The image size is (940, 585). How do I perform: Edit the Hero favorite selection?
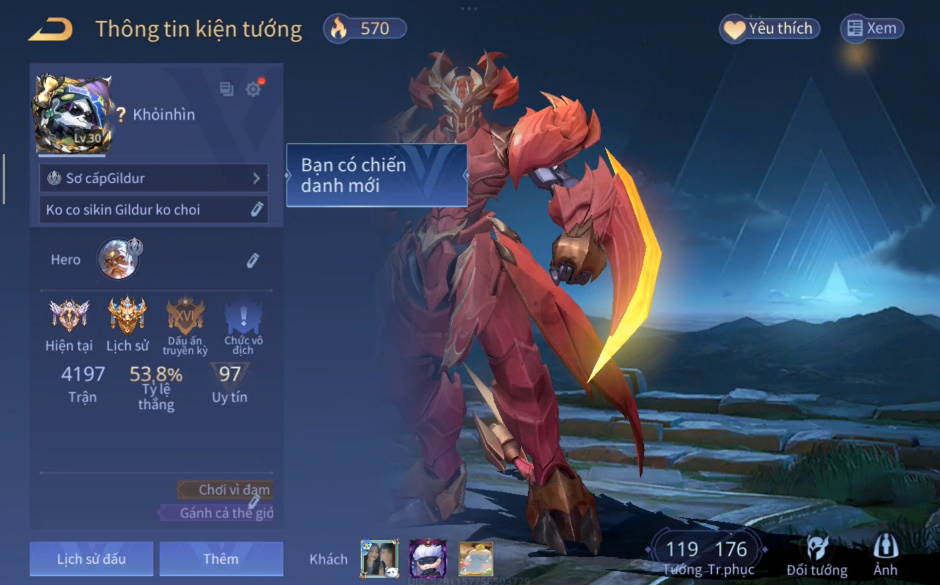[253, 260]
